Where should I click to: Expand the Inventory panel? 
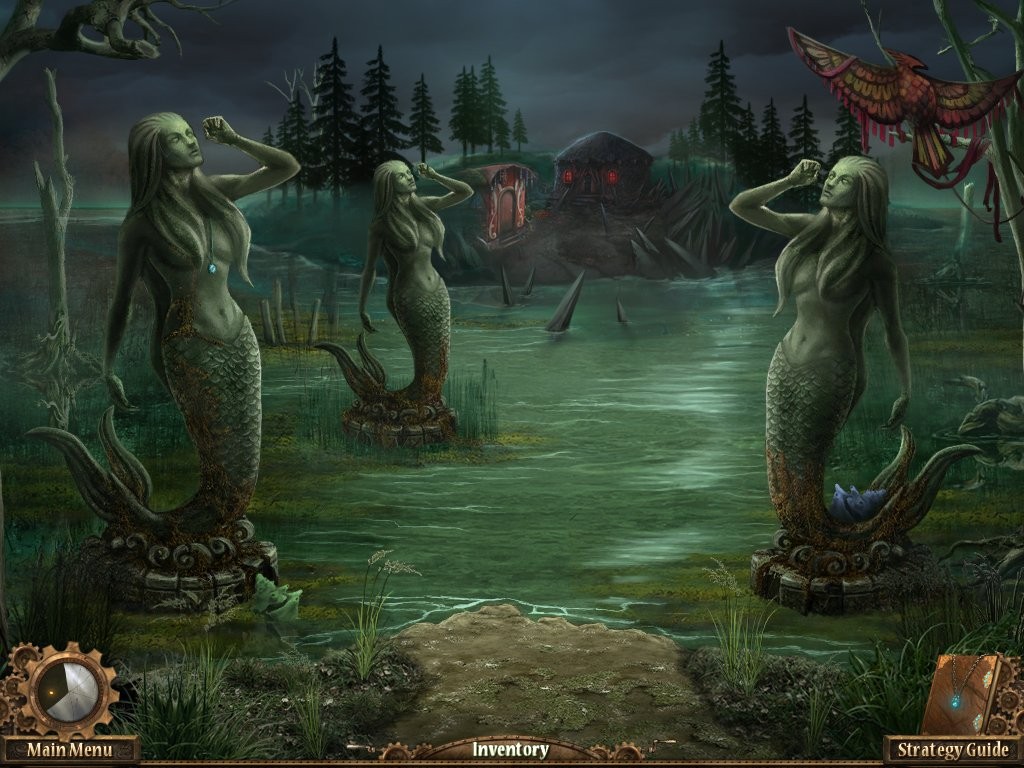(510, 749)
